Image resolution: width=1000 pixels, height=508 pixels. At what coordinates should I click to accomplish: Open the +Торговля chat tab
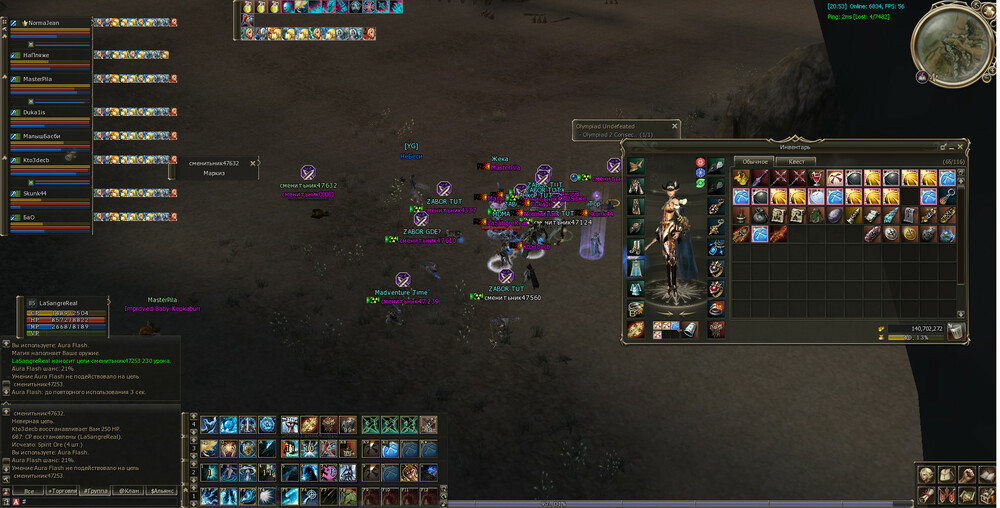click(62, 491)
